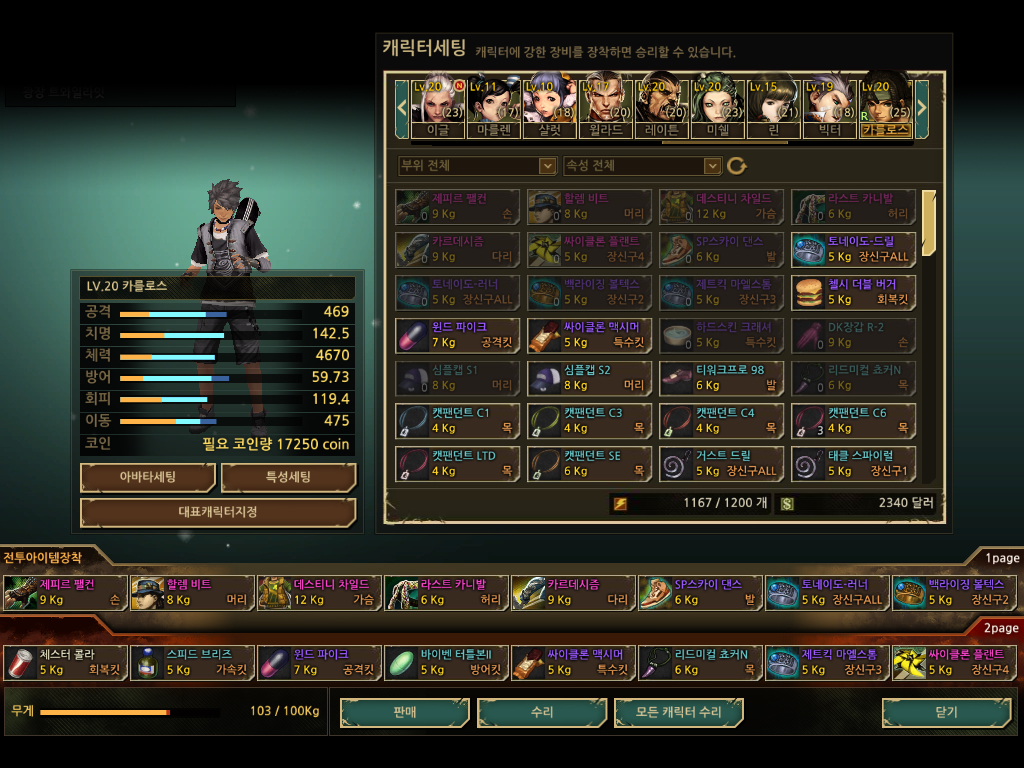Open 아바타세팅 avatar settings
Viewport: 1024px width, 768px height.
pyautogui.click(x=148, y=477)
